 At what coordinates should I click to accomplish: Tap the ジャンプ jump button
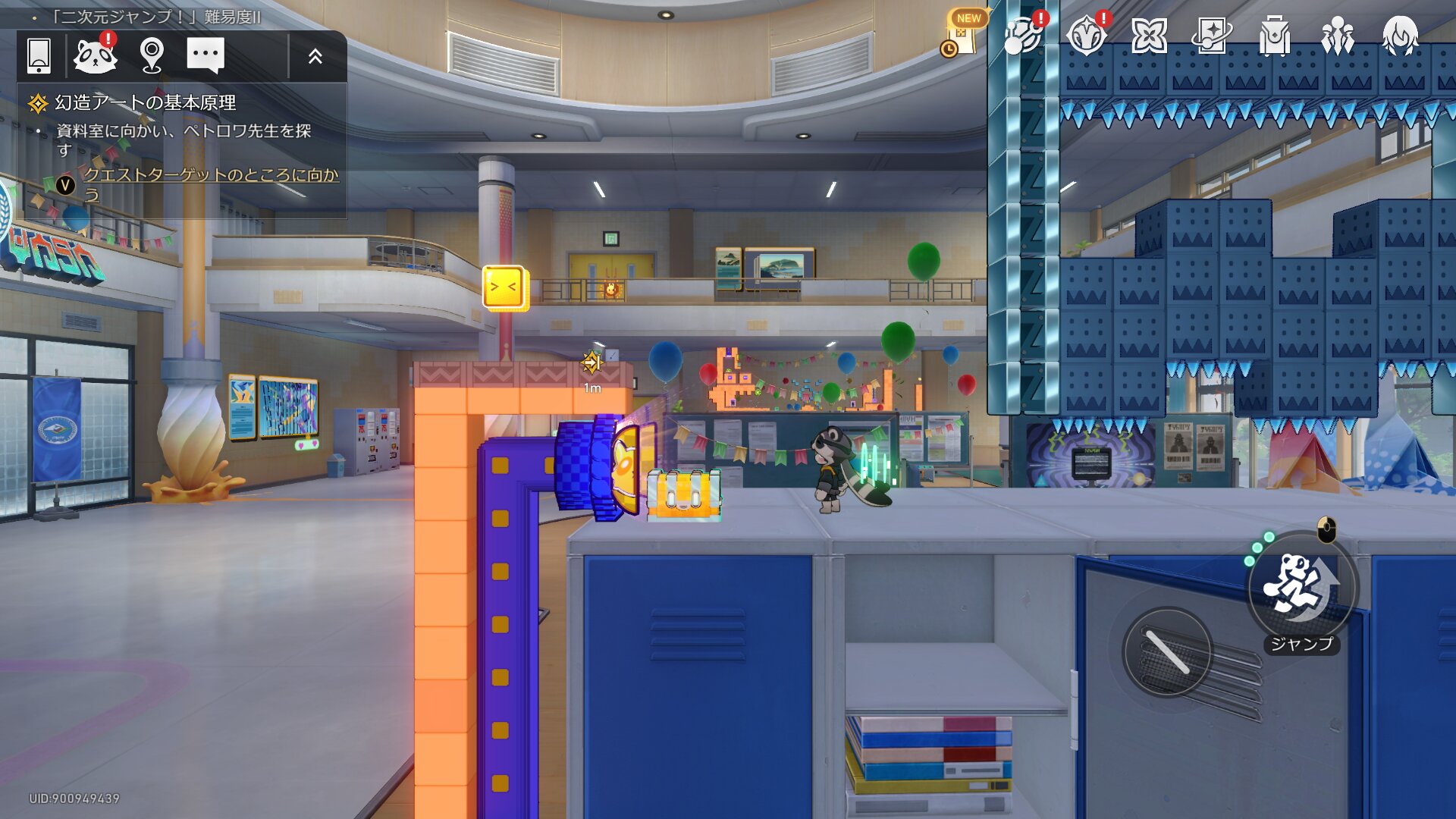coord(1301,588)
